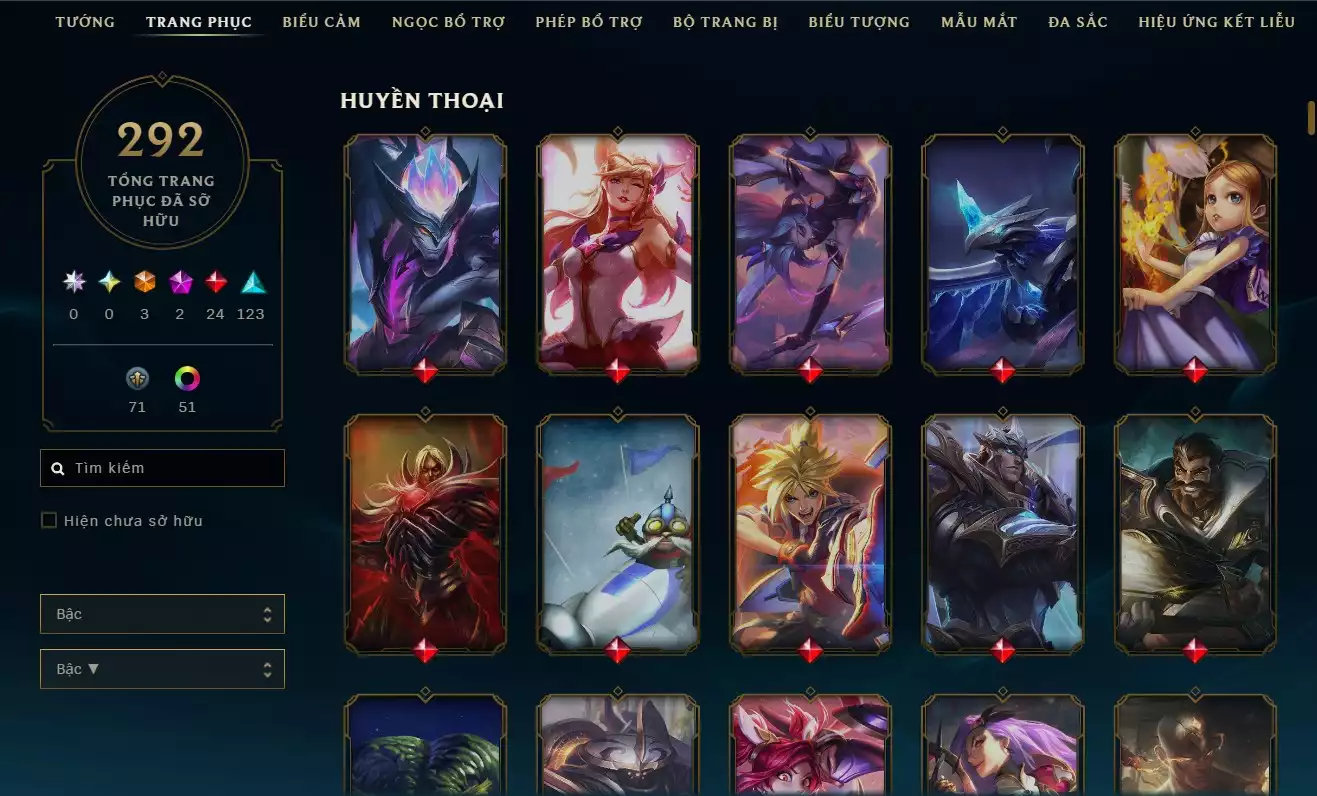Click the chroma color wheel above number 51
The image size is (1317, 796).
pyautogui.click(x=186, y=379)
